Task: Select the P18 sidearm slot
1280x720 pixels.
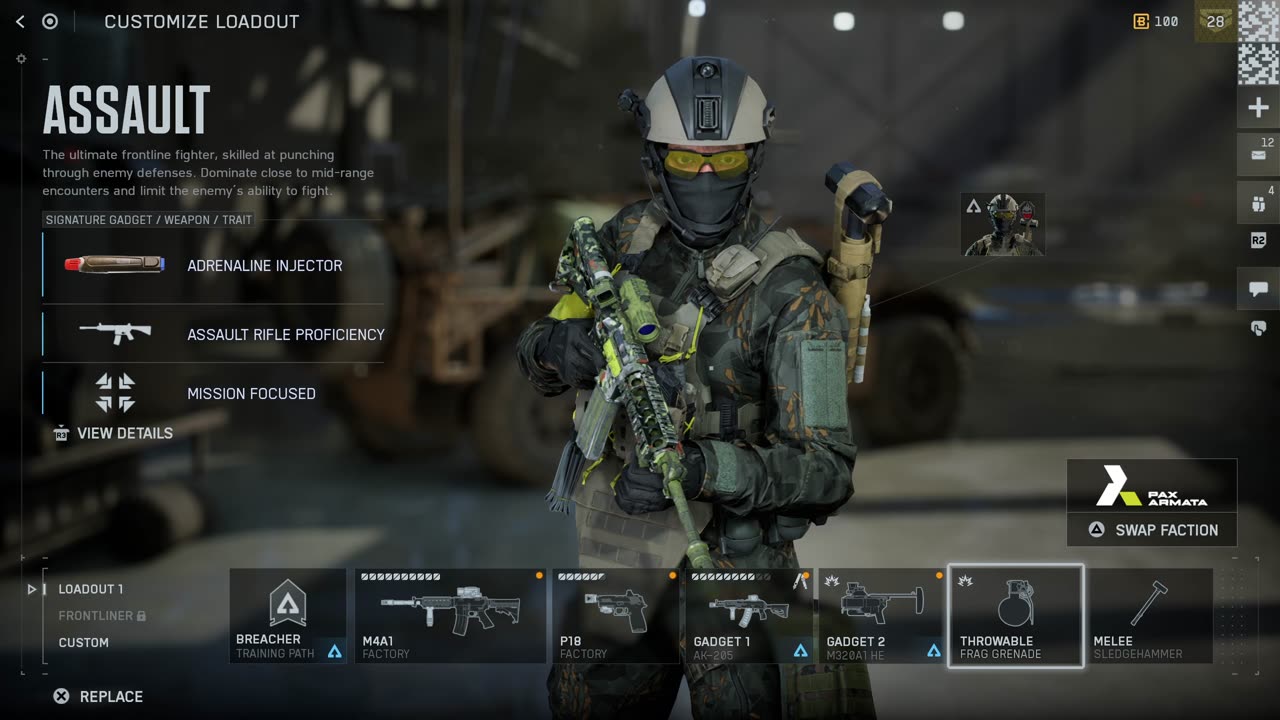Action: pos(615,616)
